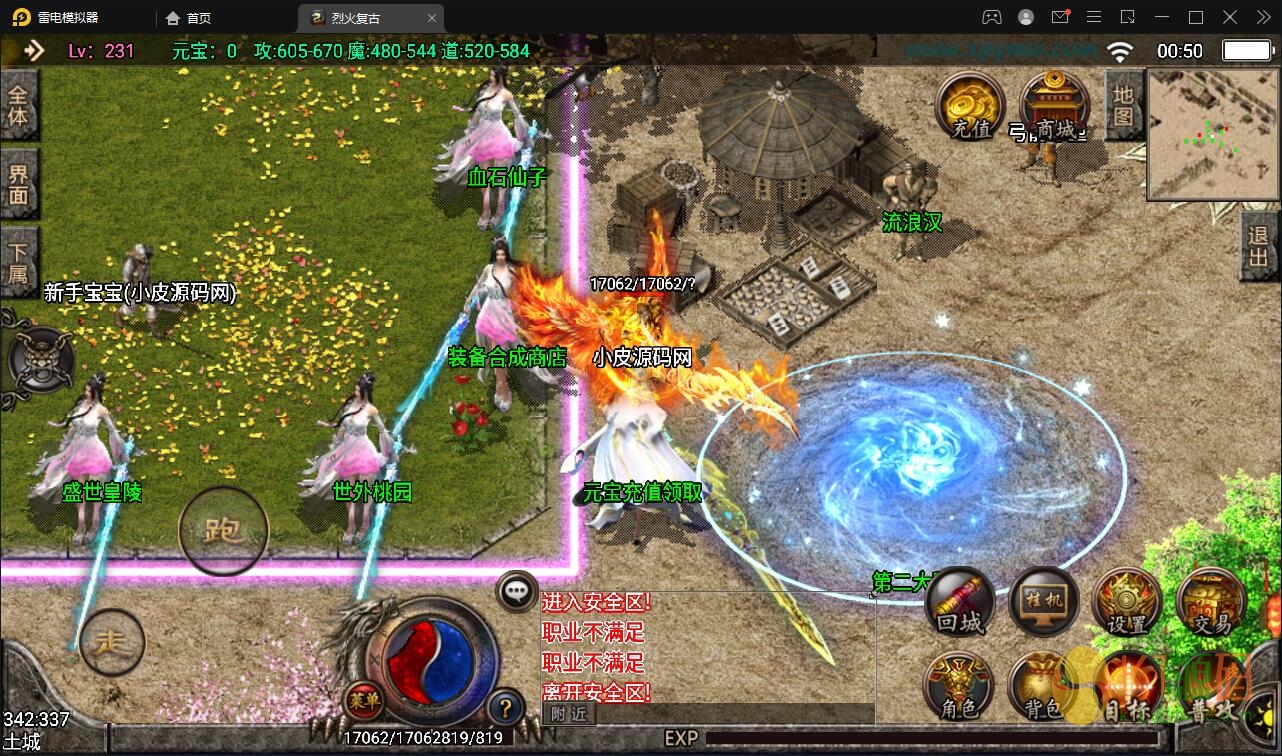The height and width of the screenshot is (756, 1282).
Task: Open the 交易 trade chest
Action: (x=1211, y=603)
